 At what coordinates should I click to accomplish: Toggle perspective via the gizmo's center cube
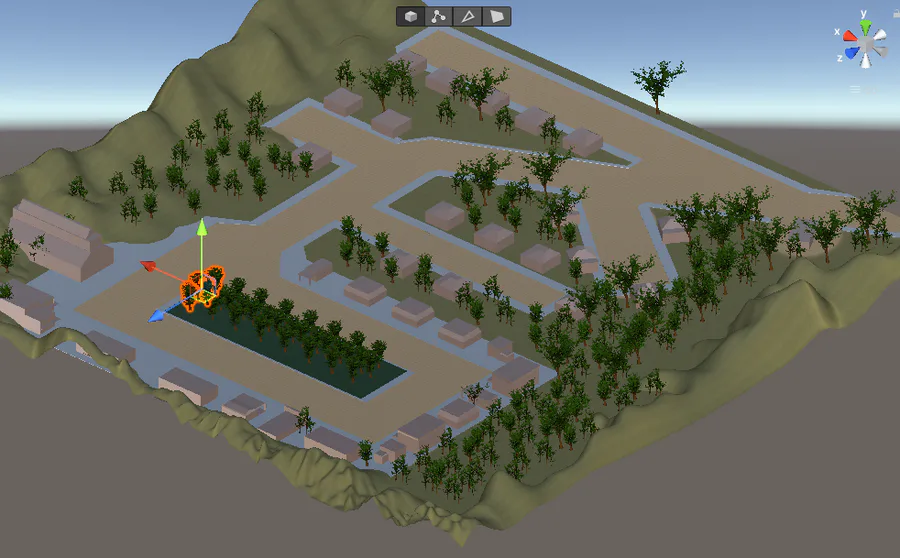pyautogui.click(x=865, y=42)
